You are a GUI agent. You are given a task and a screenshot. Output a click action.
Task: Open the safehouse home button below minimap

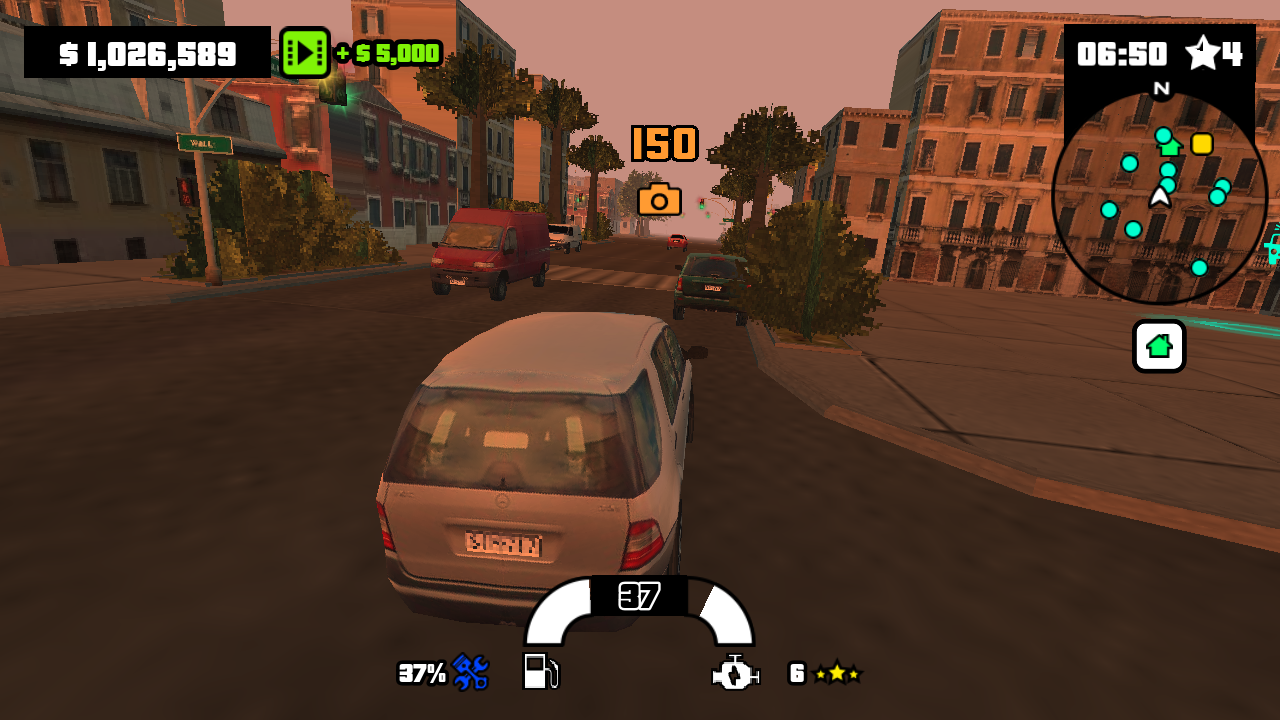(x=1158, y=346)
